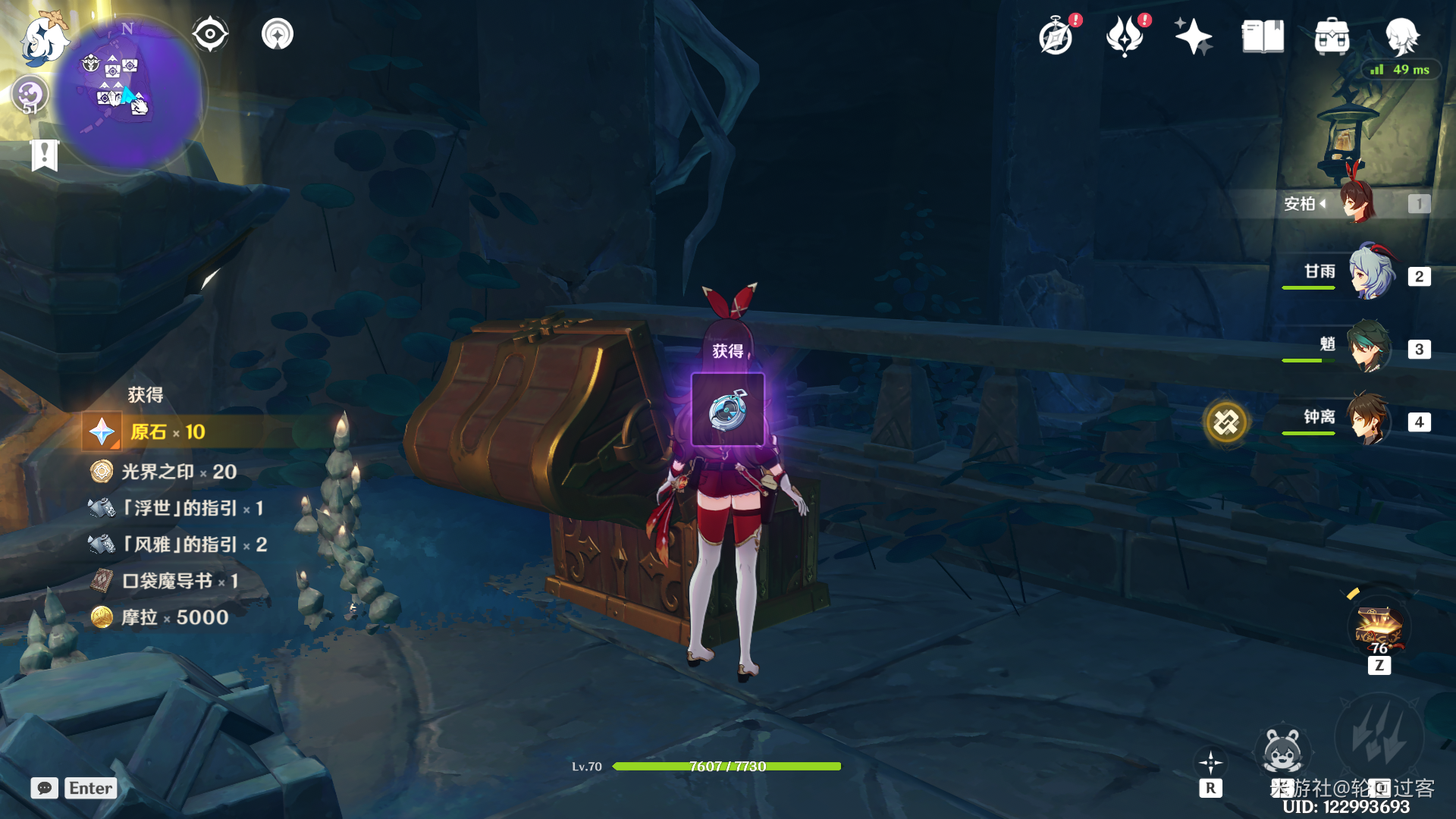Open the Paimon main menu
This screenshot has height=819, width=1456.
(x=42, y=39)
